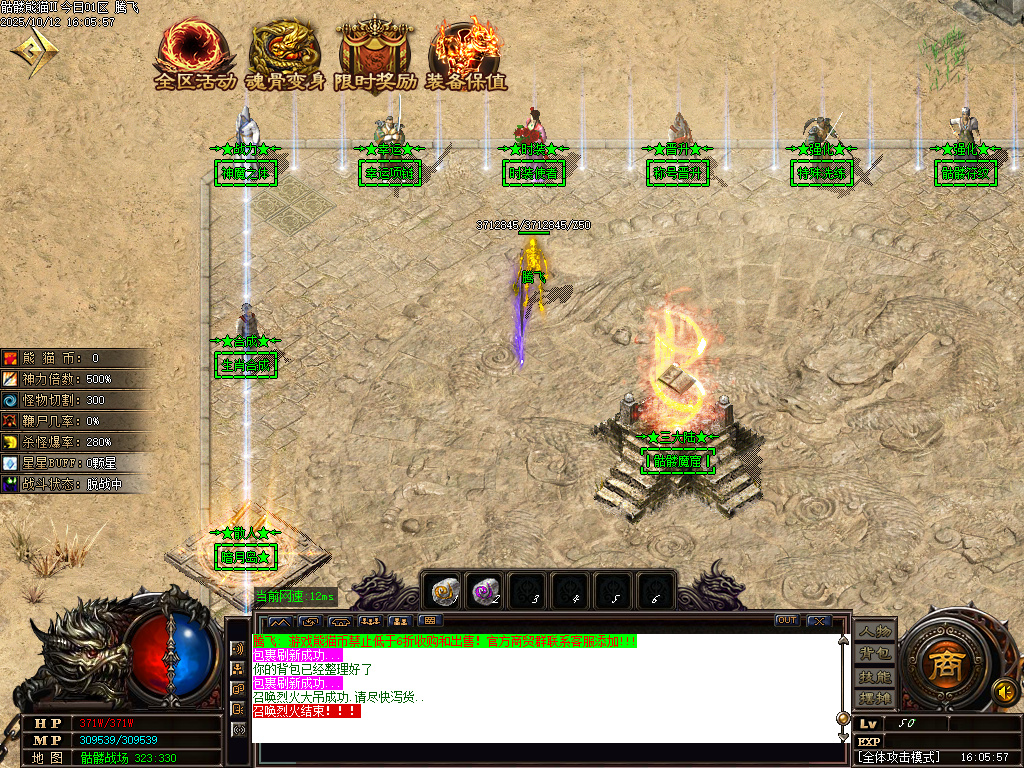Click the round 商 shop button
Viewport: 1024px width, 768px height.
(x=944, y=665)
